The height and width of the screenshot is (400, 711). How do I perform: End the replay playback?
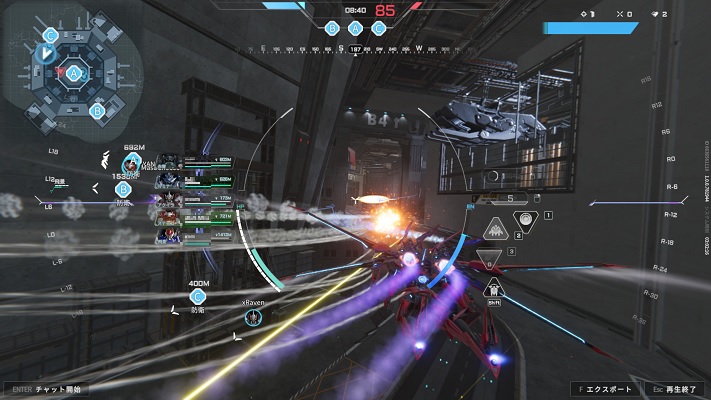[x=675, y=388]
